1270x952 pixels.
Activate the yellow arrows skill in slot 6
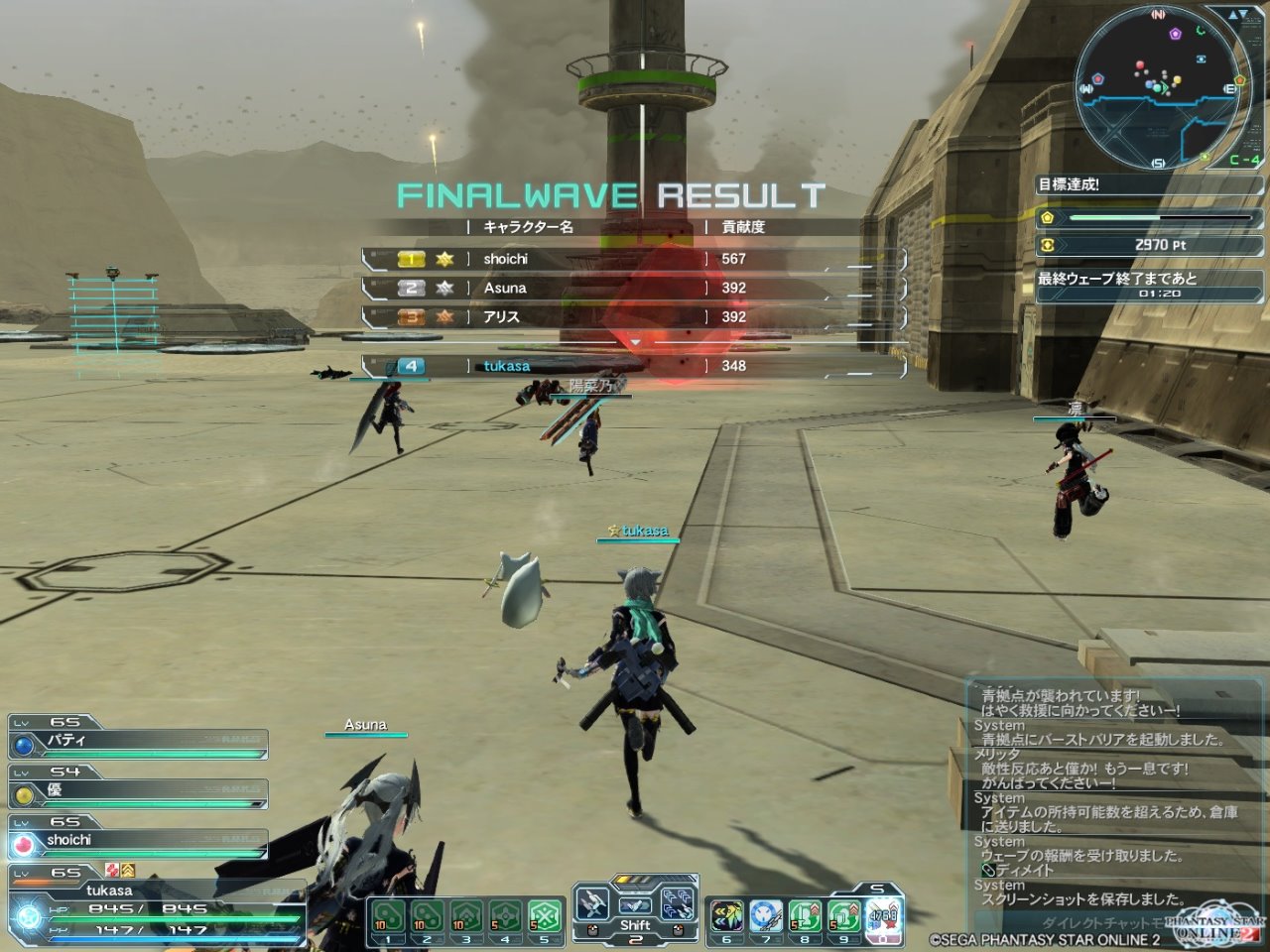click(726, 916)
